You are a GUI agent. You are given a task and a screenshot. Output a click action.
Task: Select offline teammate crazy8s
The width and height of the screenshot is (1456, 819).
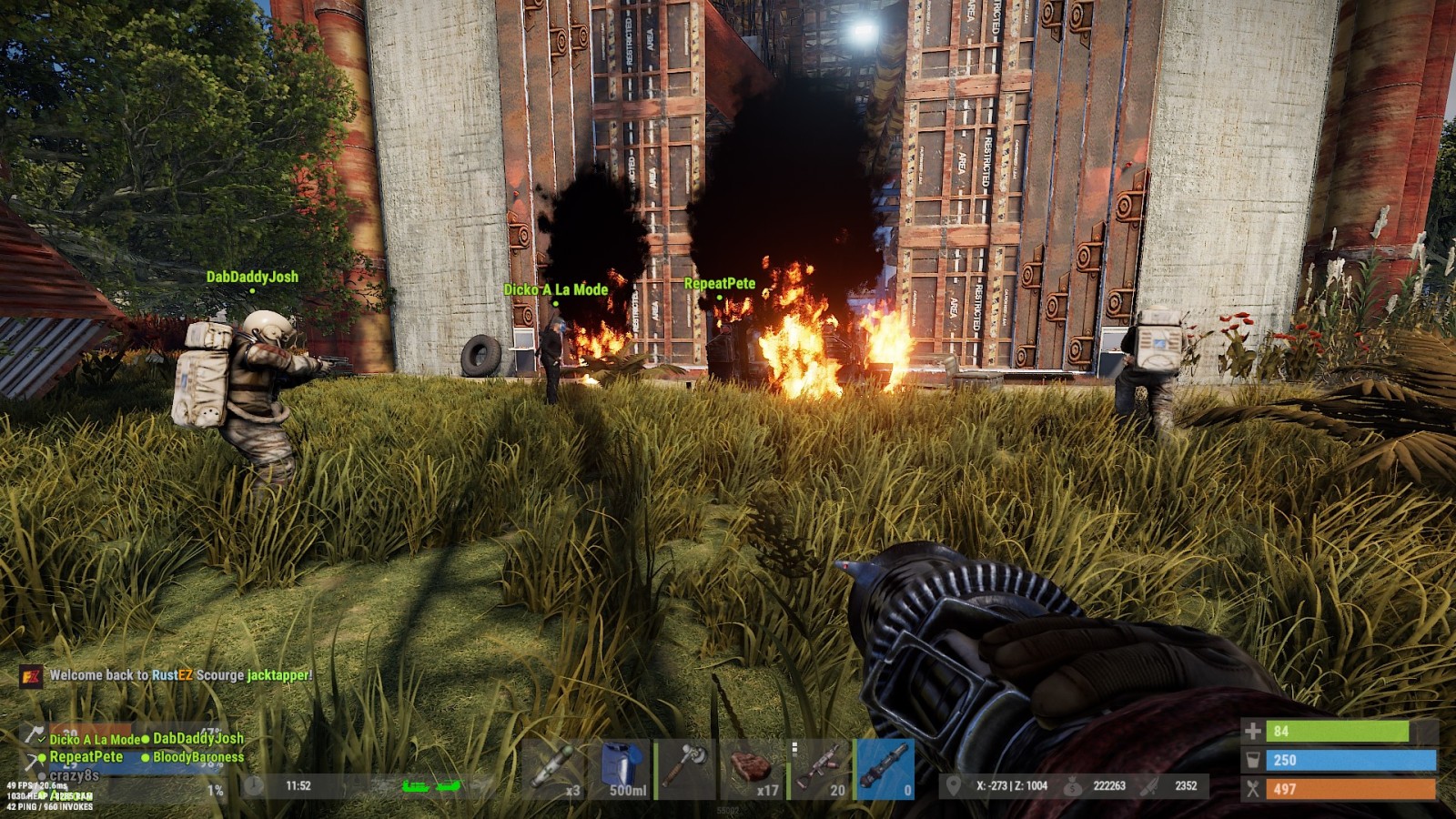(x=74, y=775)
